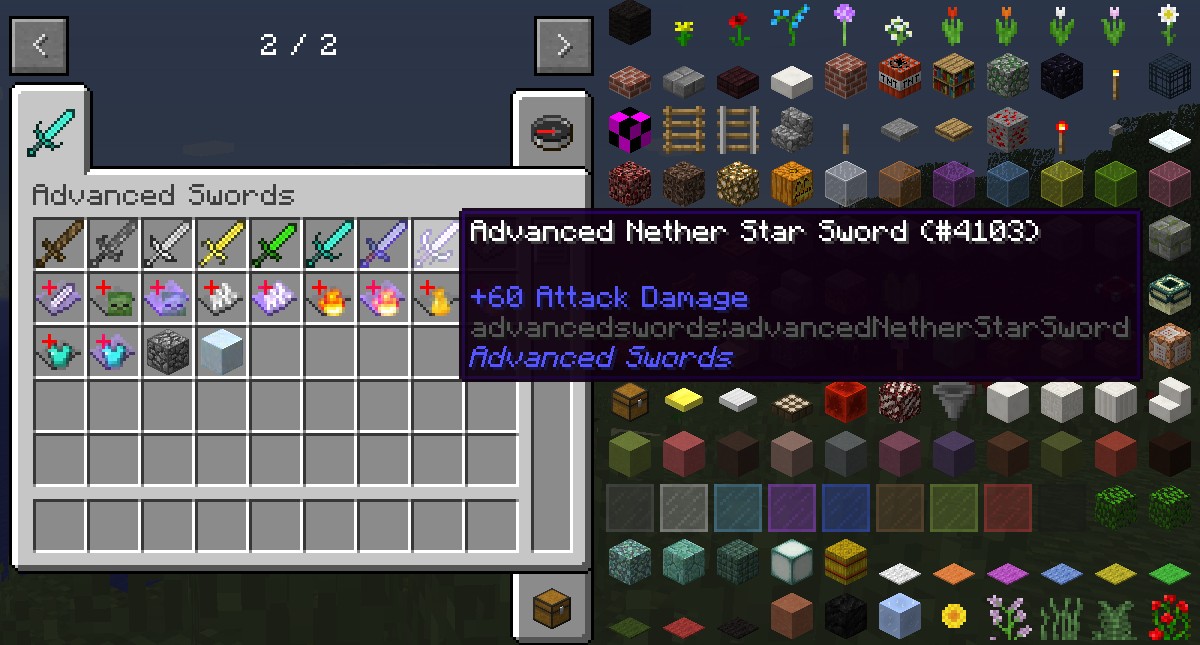Select the obsidian block
This screenshot has height=645, width=1200.
[x=1061, y=76]
